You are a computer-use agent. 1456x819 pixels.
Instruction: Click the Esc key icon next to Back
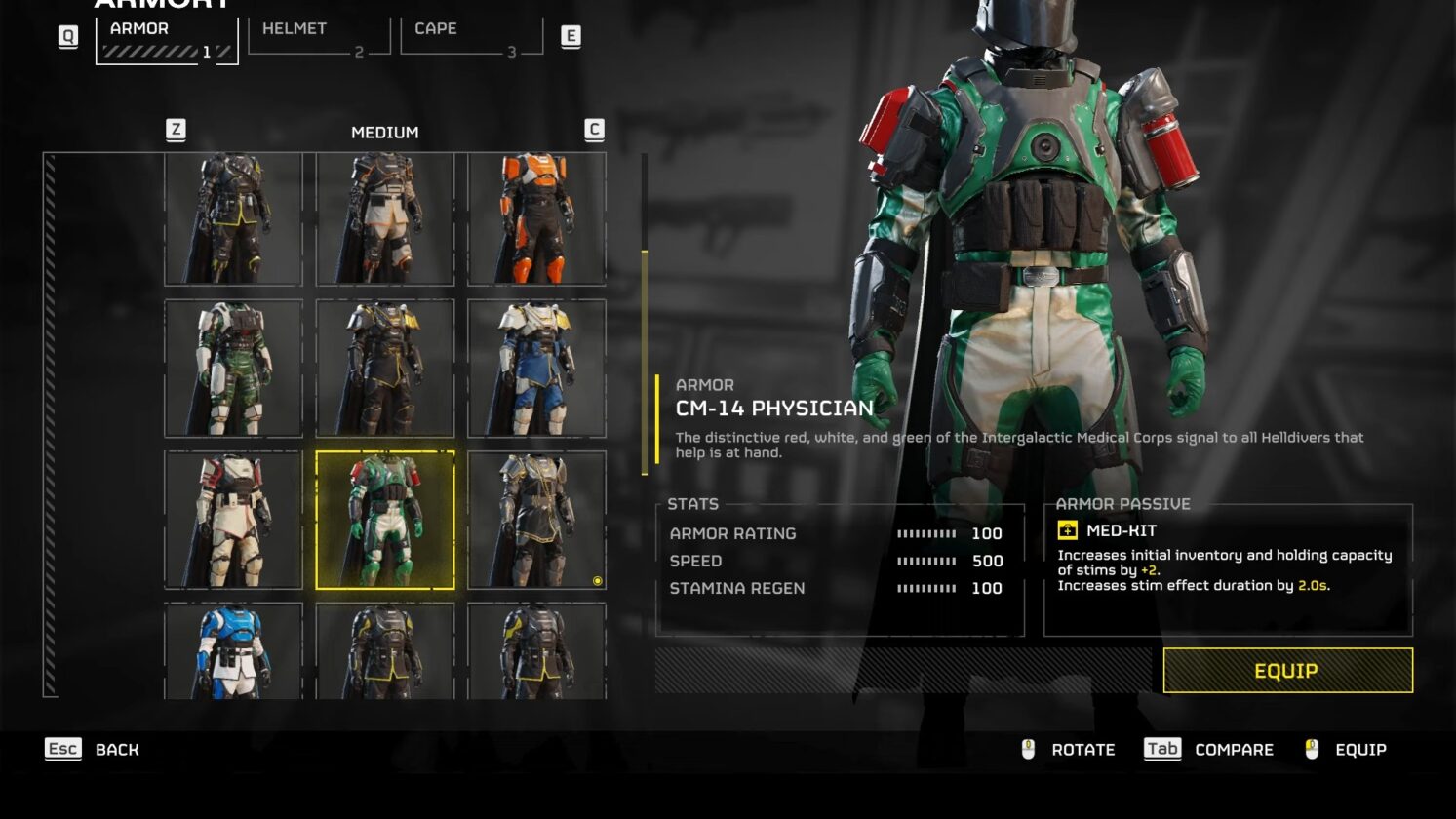pyautogui.click(x=62, y=750)
